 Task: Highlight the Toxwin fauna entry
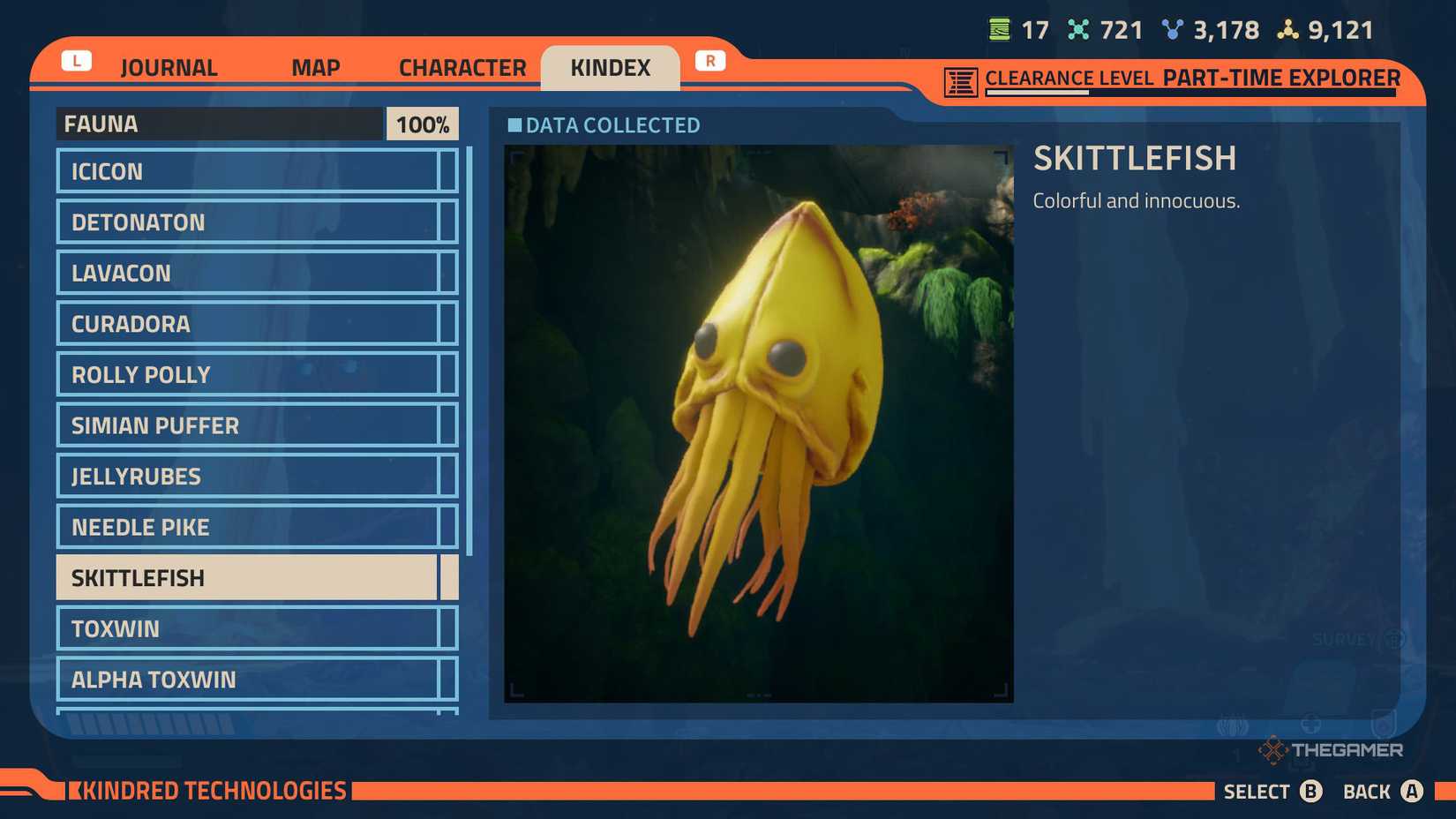point(251,628)
